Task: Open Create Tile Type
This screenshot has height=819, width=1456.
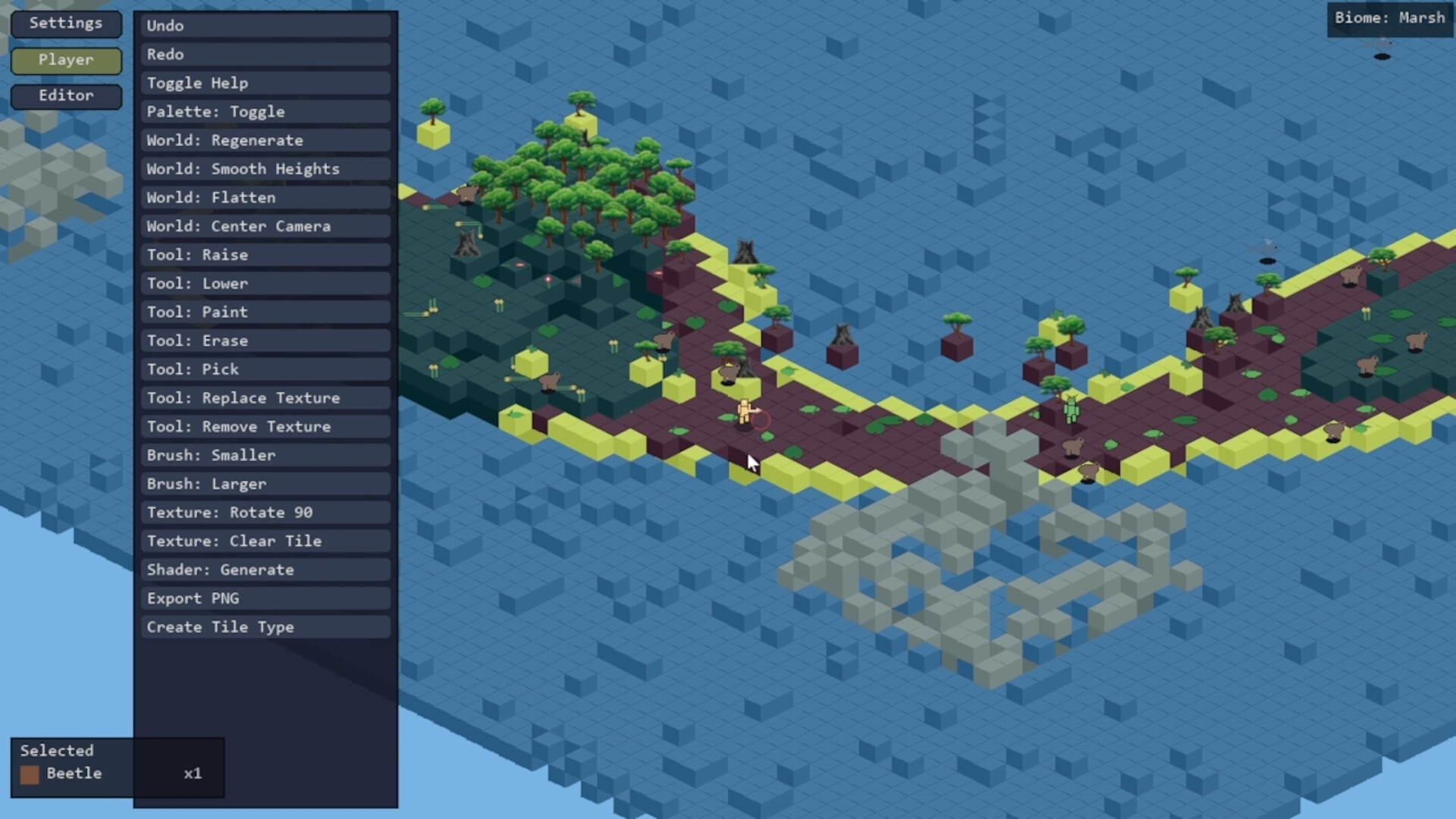Action: click(x=265, y=627)
